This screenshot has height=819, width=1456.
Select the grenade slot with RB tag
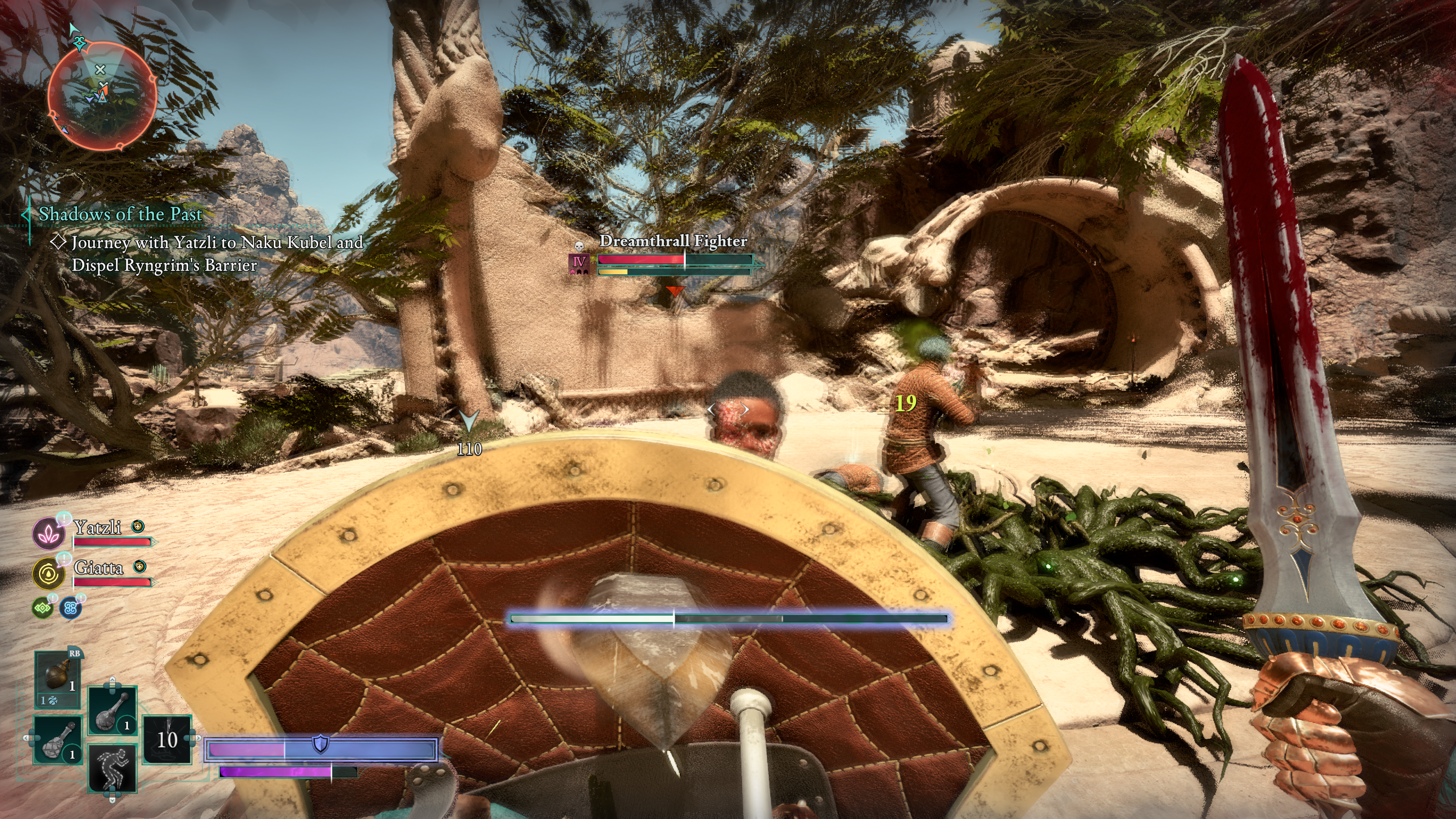click(57, 677)
